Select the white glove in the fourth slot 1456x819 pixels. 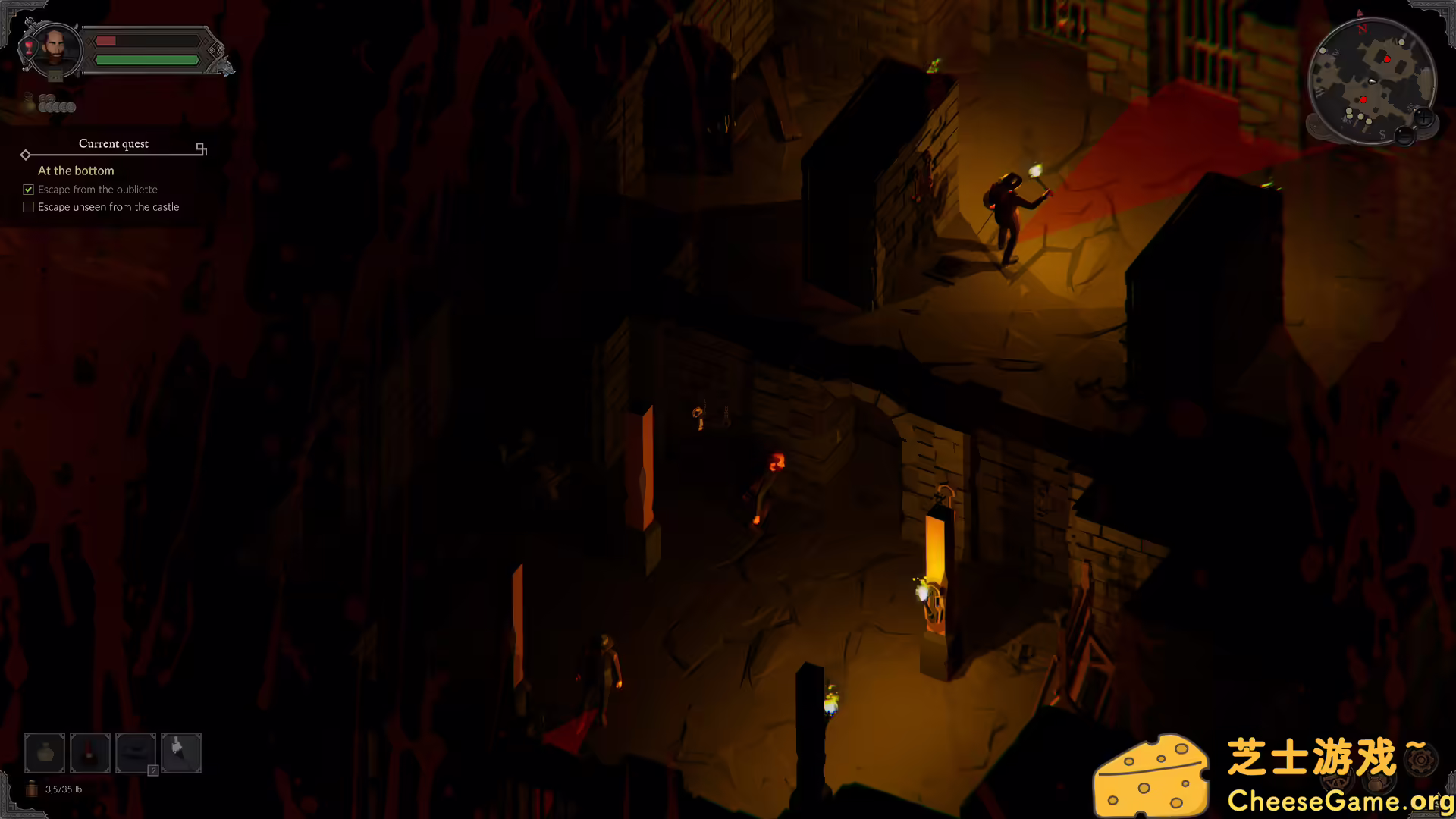tap(180, 752)
